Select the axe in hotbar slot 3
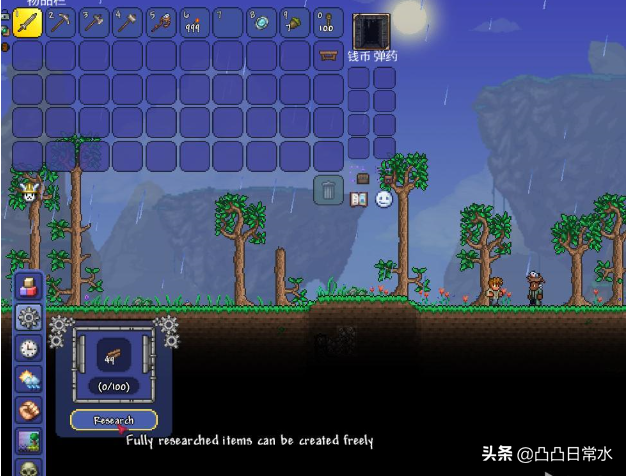 [x=94, y=22]
